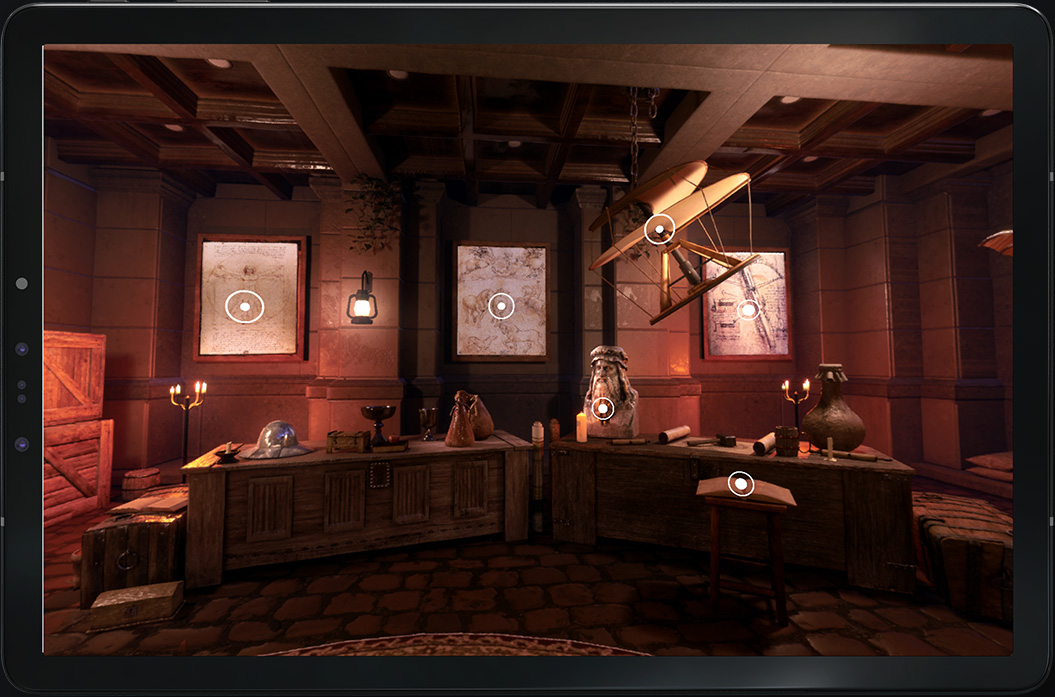The width and height of the screenshot is (1055, 697).
Task: Select the hotspot on the Vitruvian Man drawing
Action: pos(245,306)
